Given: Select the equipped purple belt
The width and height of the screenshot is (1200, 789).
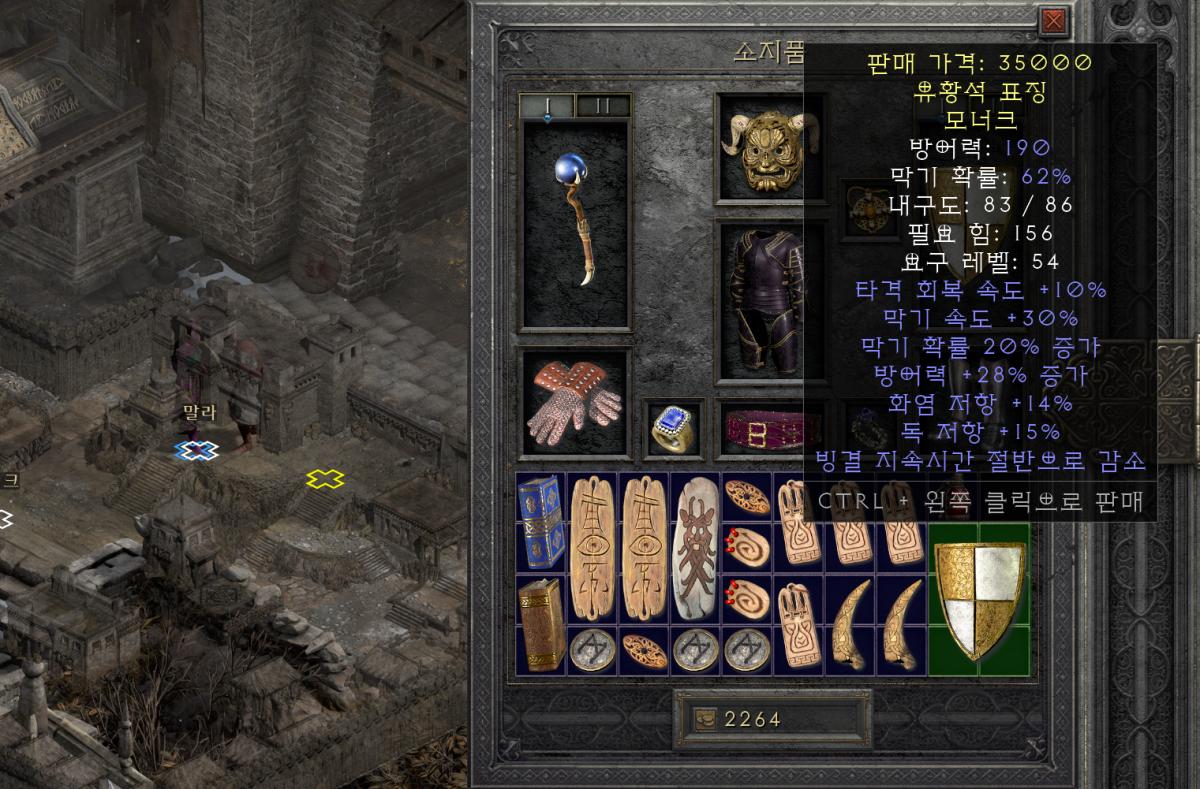Looking at the screenshot, I should 760,429.
